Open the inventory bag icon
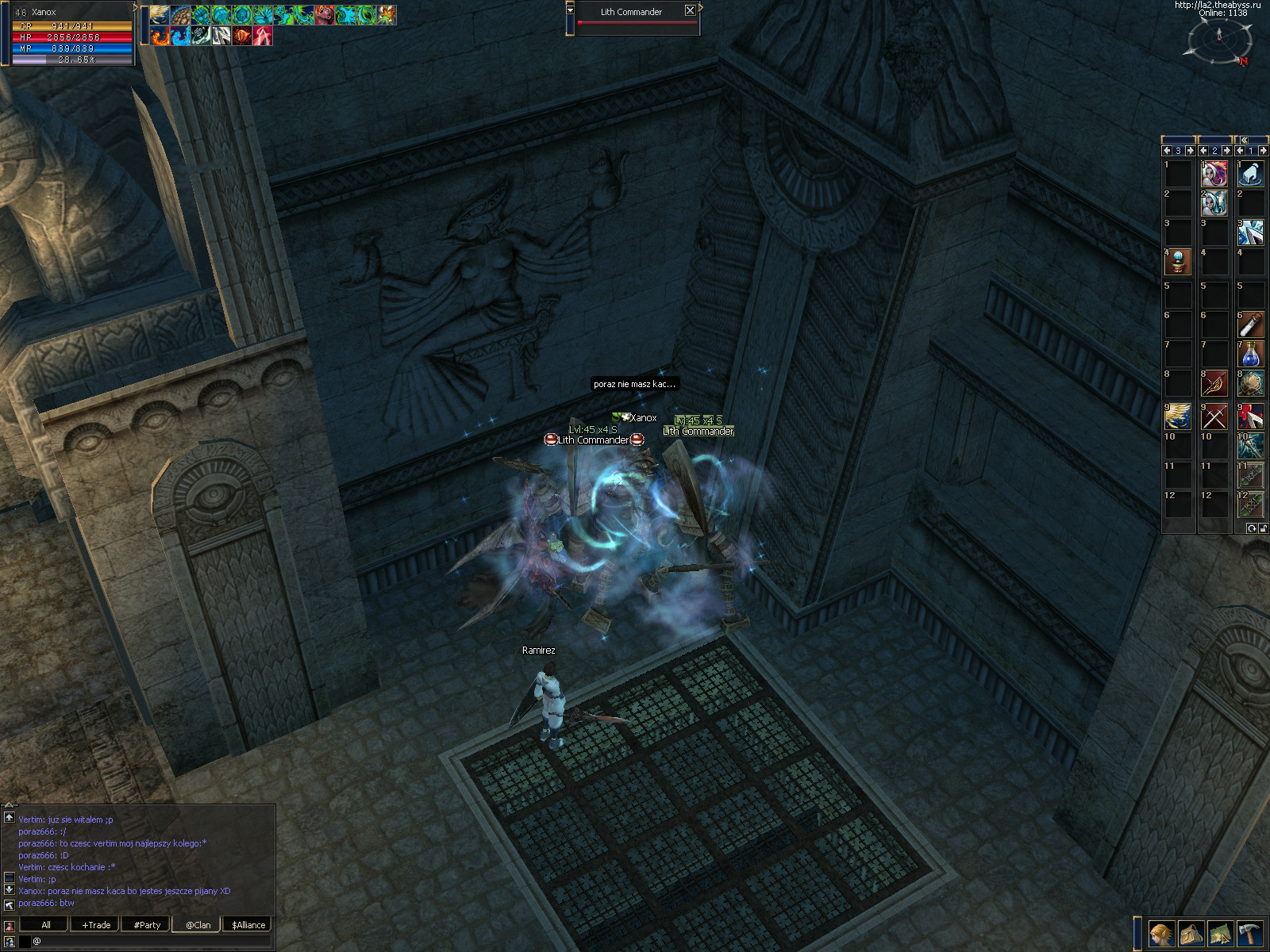1270x952 pixels. click(x=1191, y=934)
